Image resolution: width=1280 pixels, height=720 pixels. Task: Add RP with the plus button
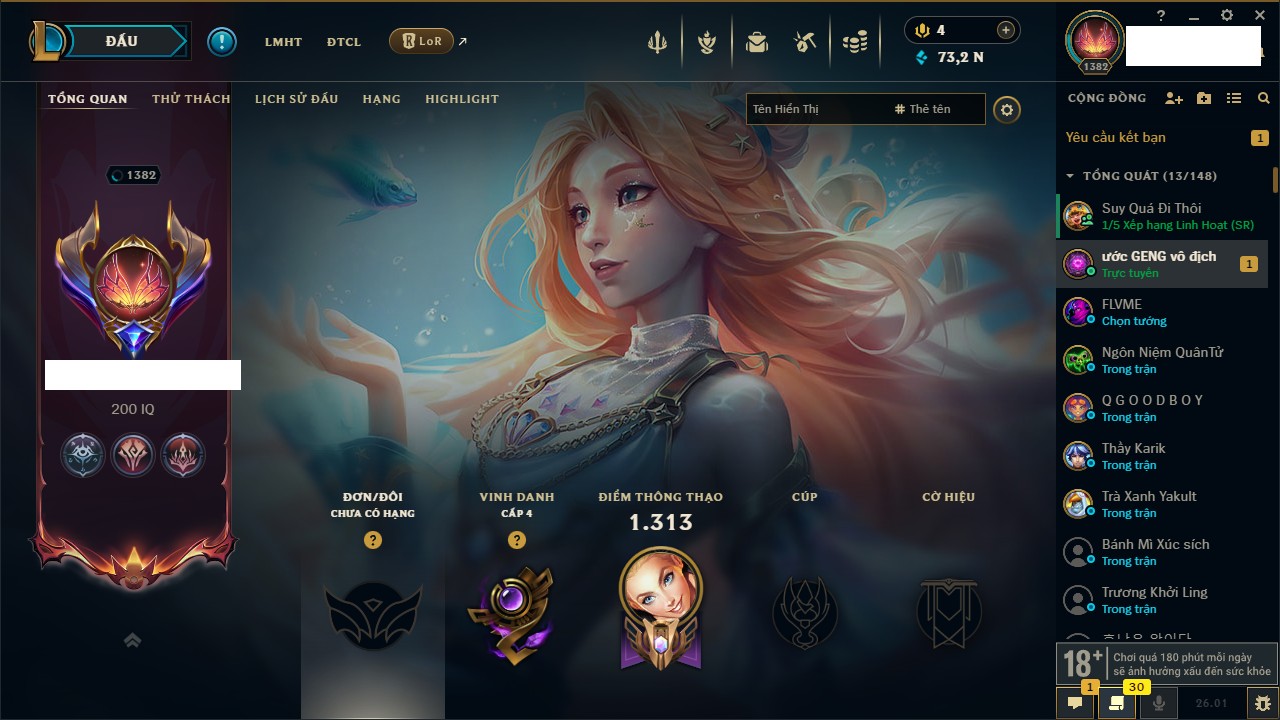pyautogui.click(x=1006, y=30)
